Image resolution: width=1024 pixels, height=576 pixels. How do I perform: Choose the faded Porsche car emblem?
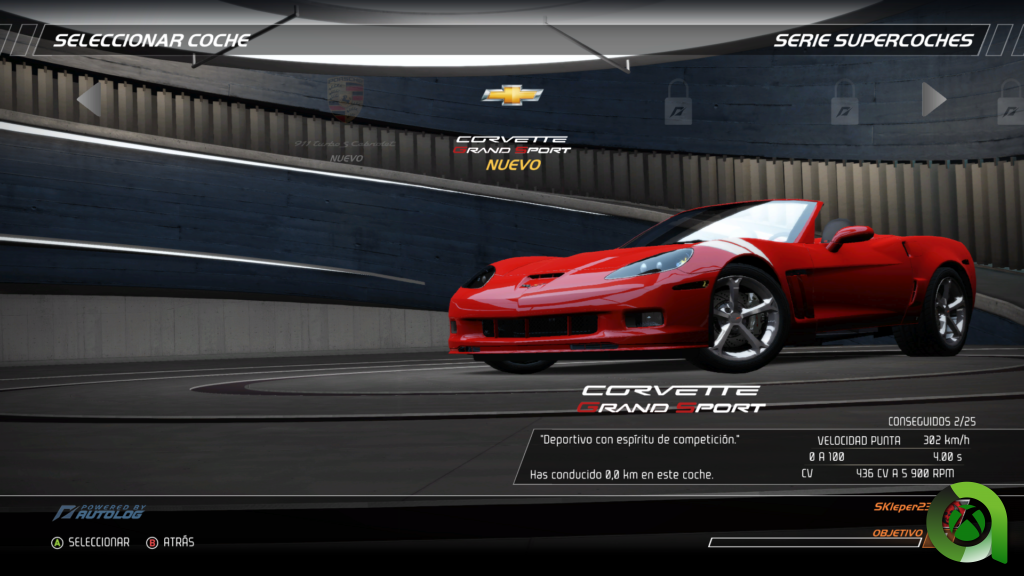coord(346,99)
